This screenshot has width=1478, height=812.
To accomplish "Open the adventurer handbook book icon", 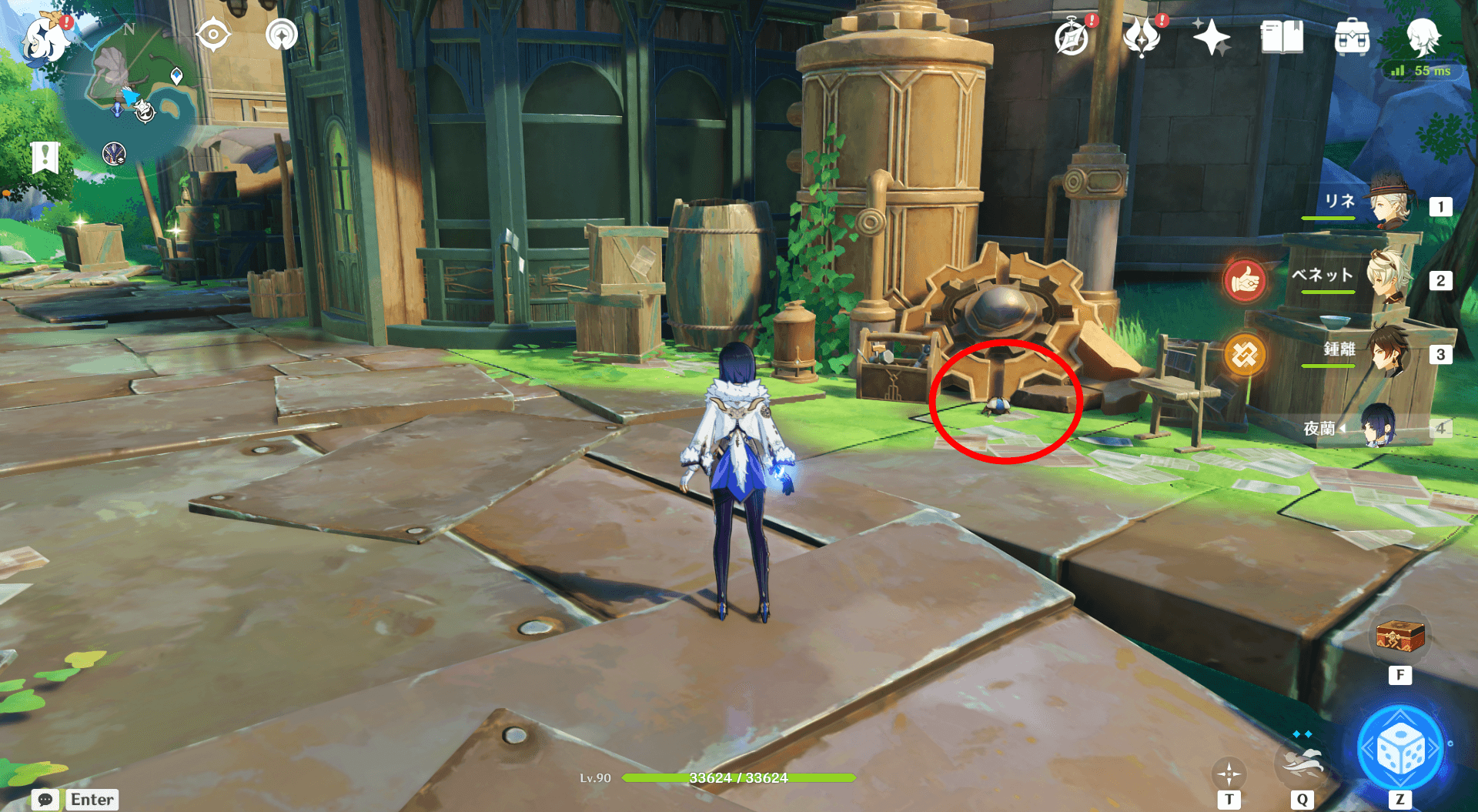I will pyautogui.click(x=1282, y=36).
